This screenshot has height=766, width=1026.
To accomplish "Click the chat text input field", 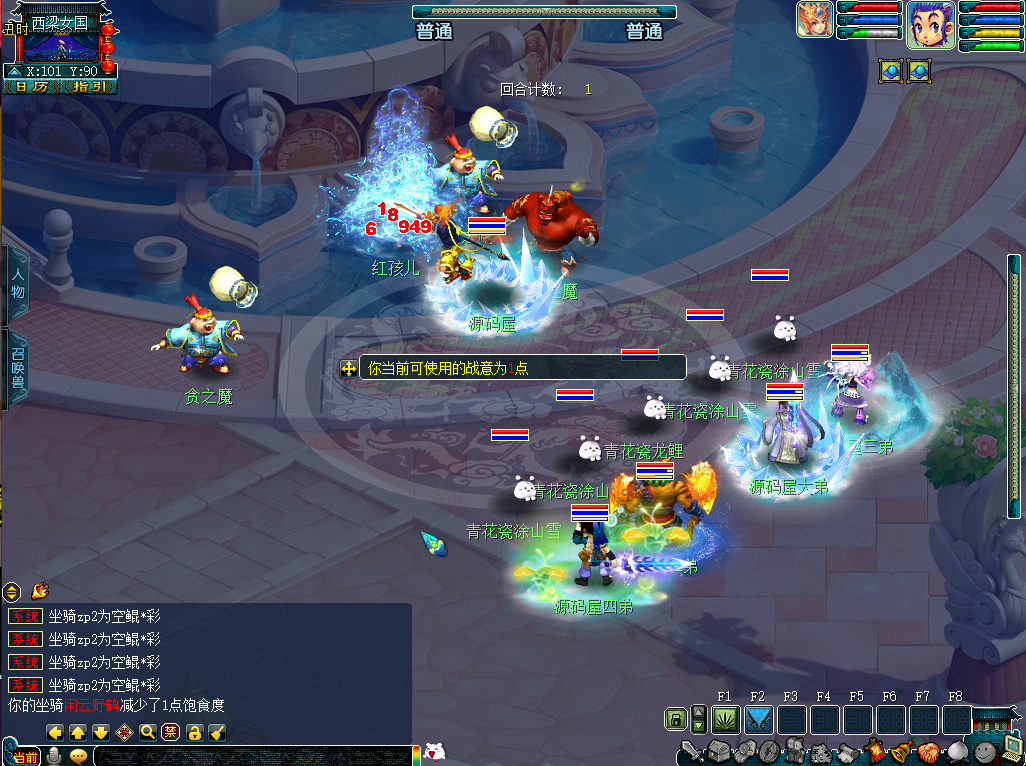I will tap(250, 756).
